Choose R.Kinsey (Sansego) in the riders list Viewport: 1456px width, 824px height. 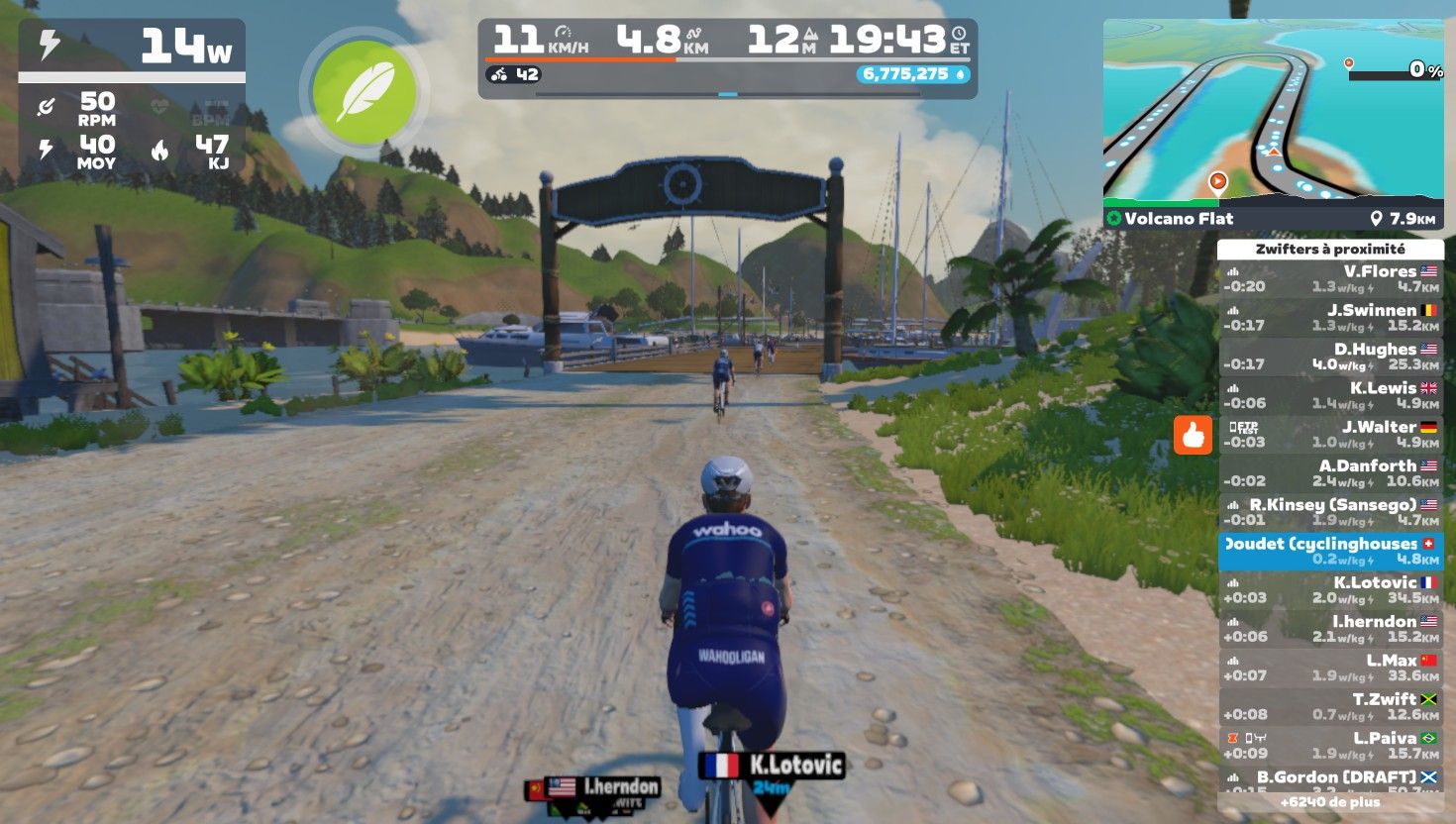1330,512
